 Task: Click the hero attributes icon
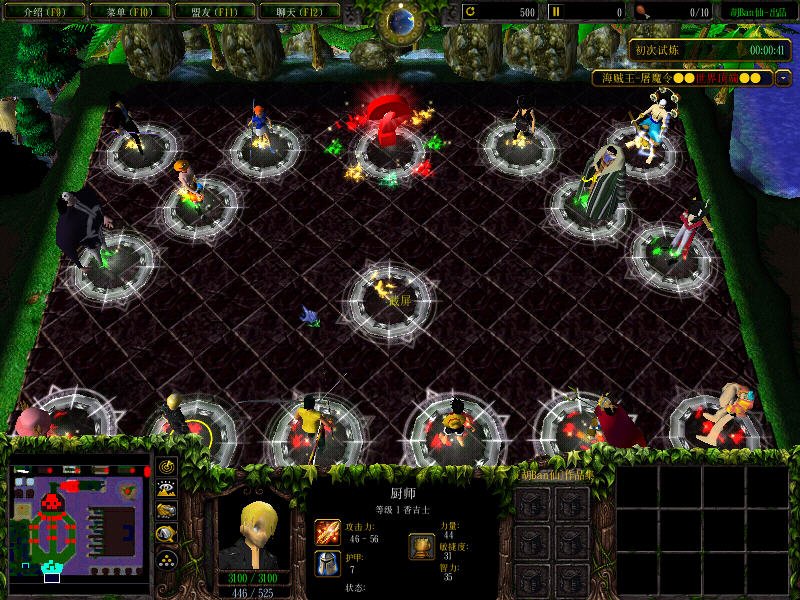[x=421, y=546]
